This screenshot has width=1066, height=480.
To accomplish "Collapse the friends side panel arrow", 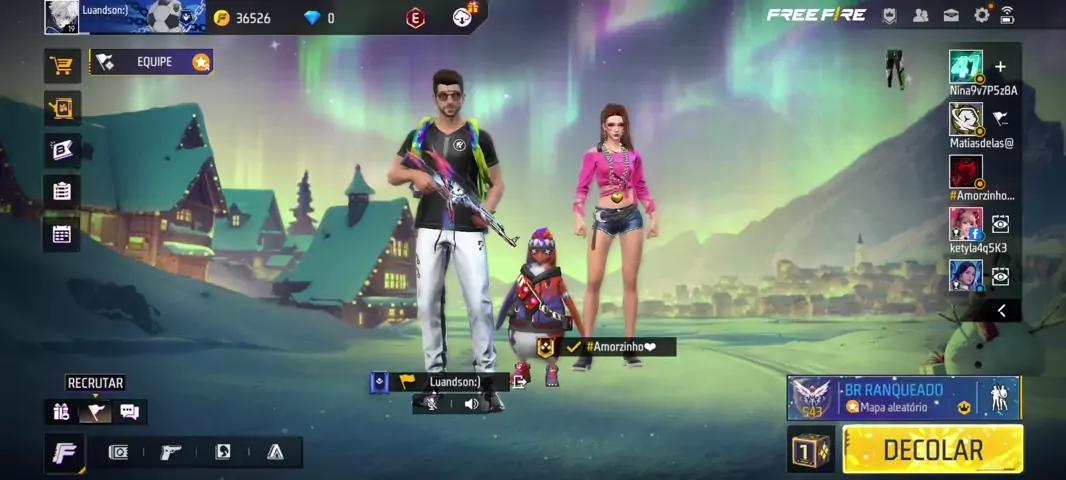I will click(1001, 311).
